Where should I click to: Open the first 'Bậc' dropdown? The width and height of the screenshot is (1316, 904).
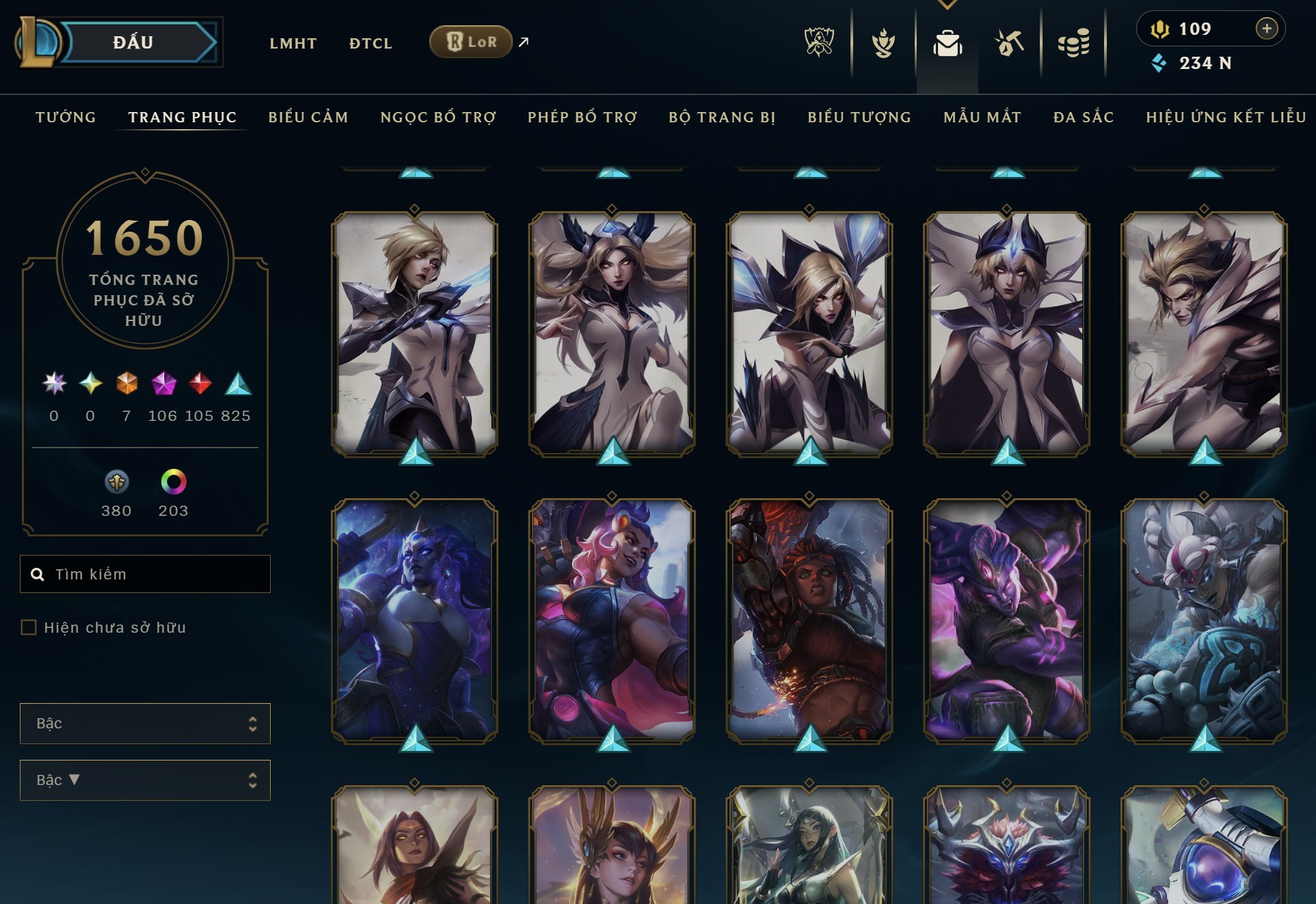(x=145, y=724)
